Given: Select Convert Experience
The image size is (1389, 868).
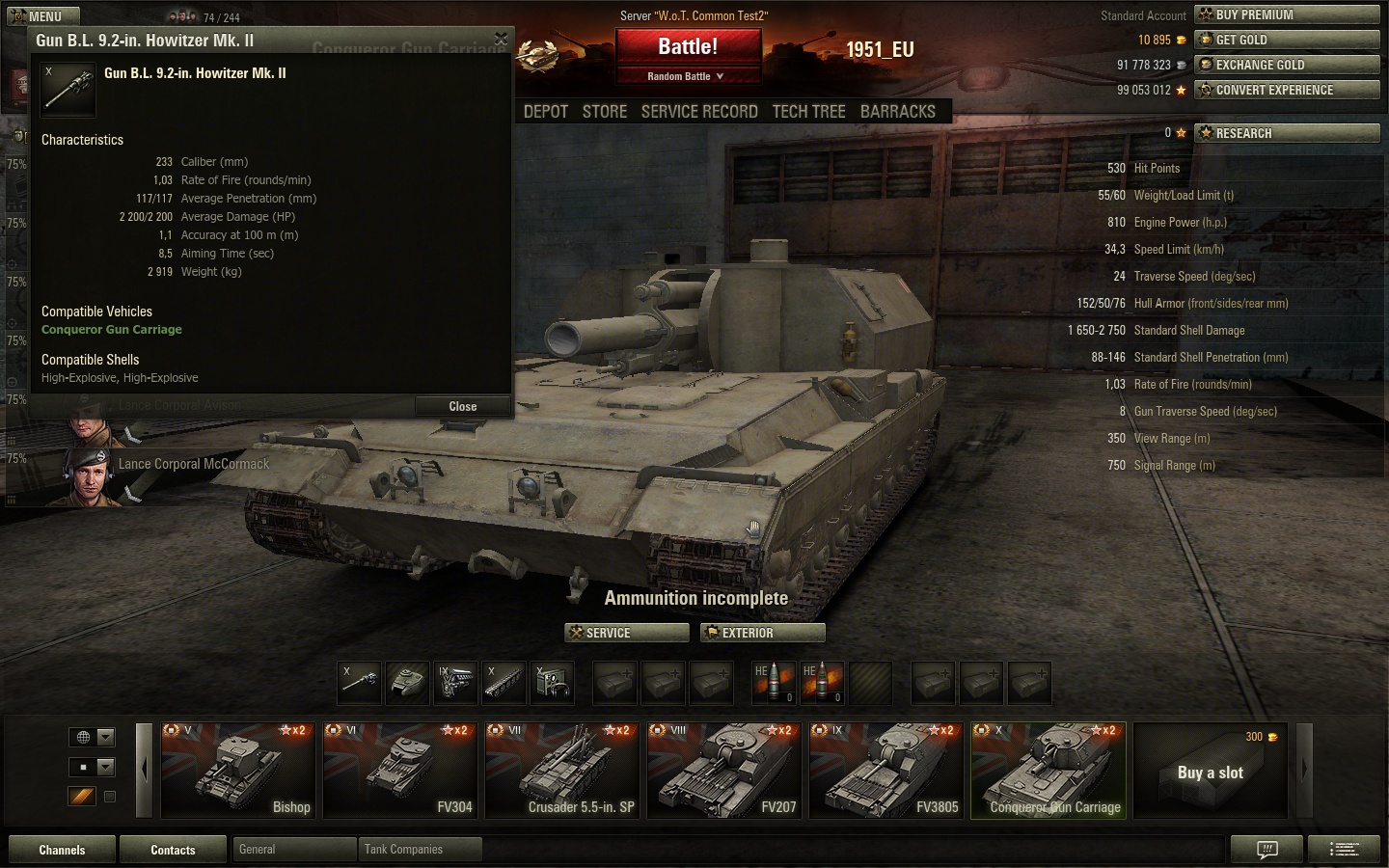Looking at the screenshot, I should 1287,90.
